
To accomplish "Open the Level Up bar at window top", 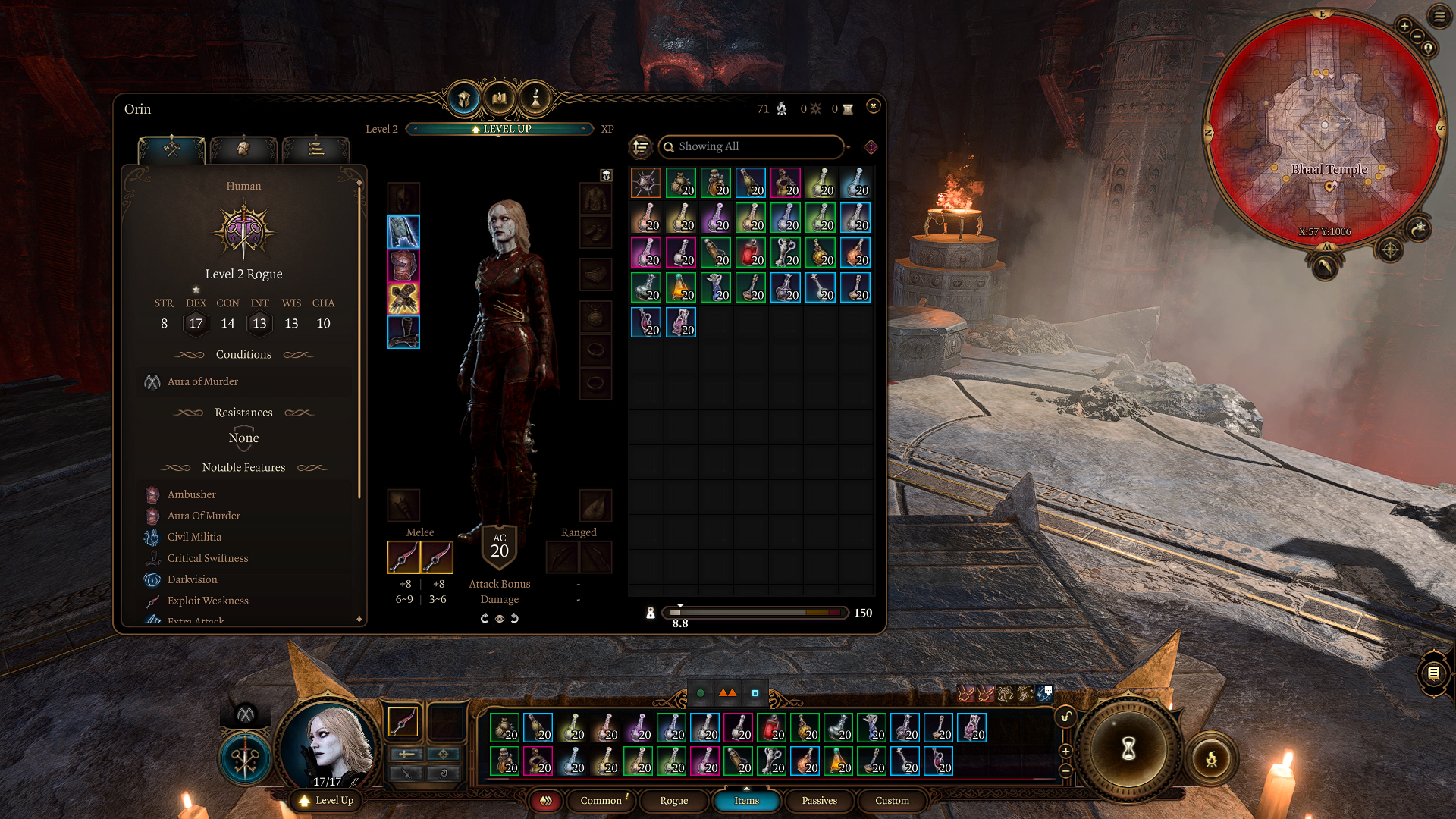I will 500,129.
